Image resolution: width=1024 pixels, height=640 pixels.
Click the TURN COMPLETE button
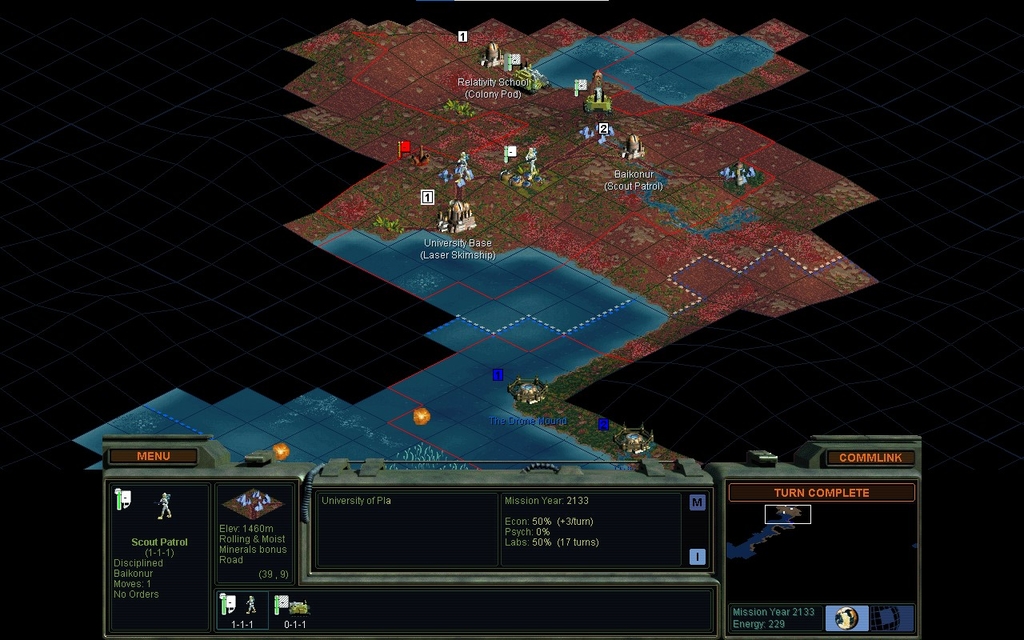tap(821, 492)
